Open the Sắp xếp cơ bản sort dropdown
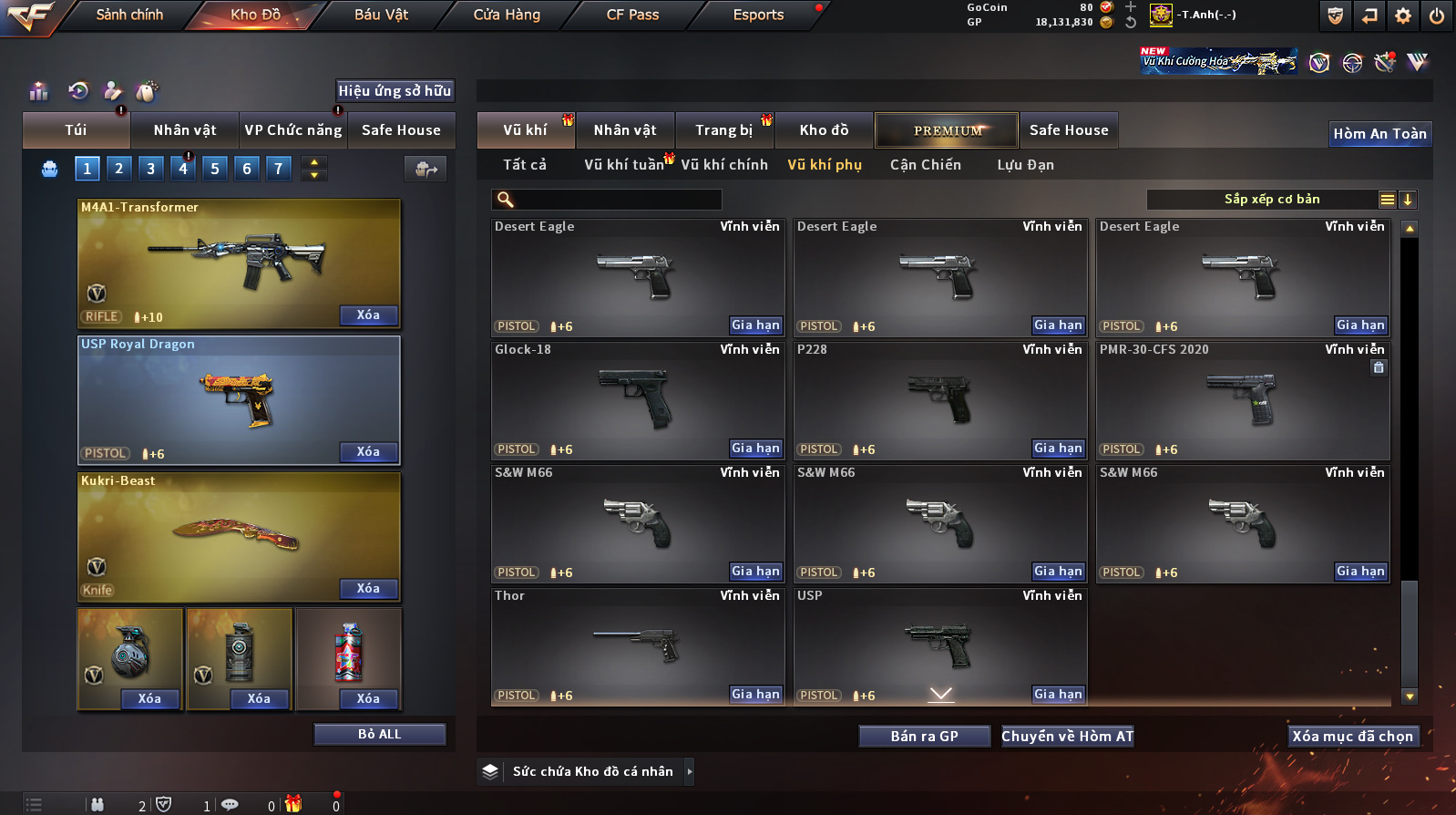This screenshot has width=1456, height=815. [x=1271, y=200]
